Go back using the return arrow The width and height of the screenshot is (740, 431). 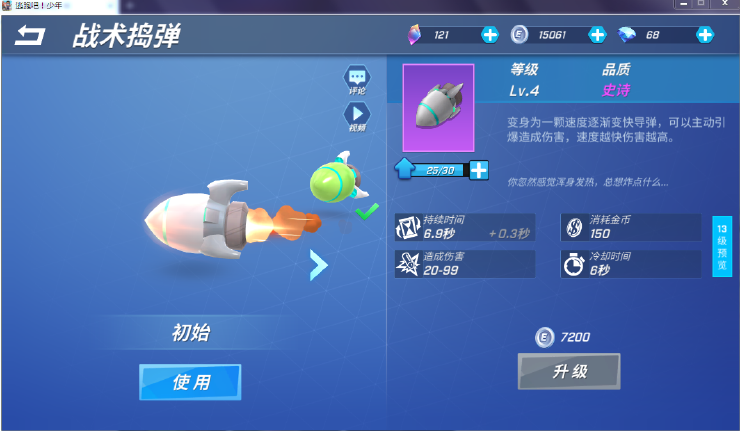[x=31, y=37]
